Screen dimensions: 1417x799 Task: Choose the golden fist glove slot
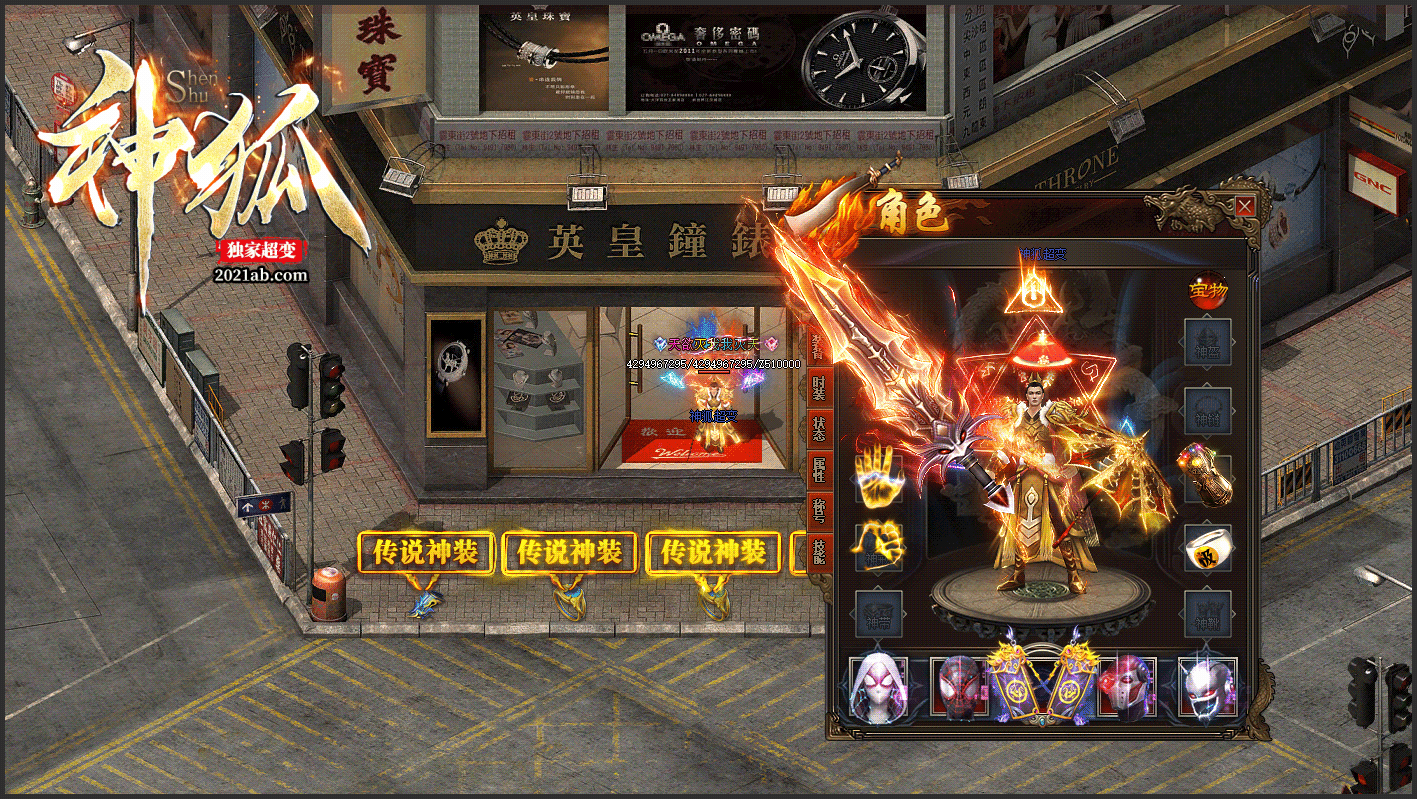(878, 546)
